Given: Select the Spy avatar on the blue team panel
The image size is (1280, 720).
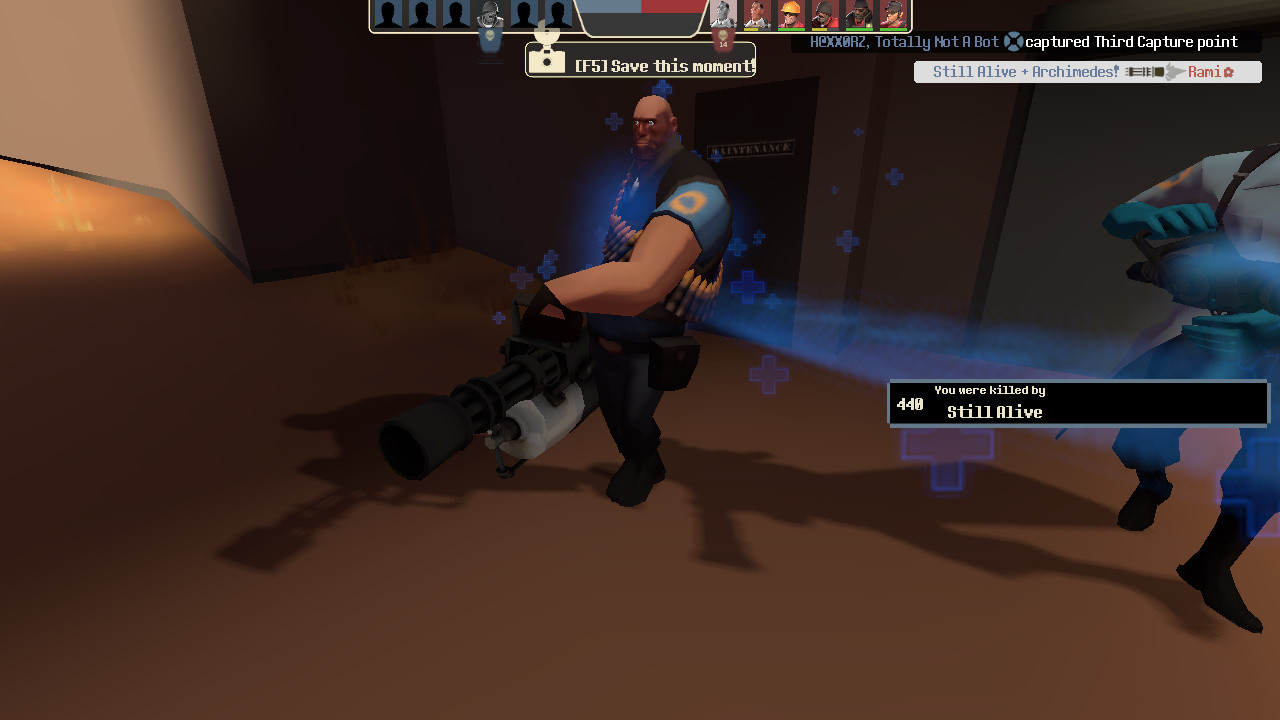Looking at the screenshot, I should pos(490,15).
